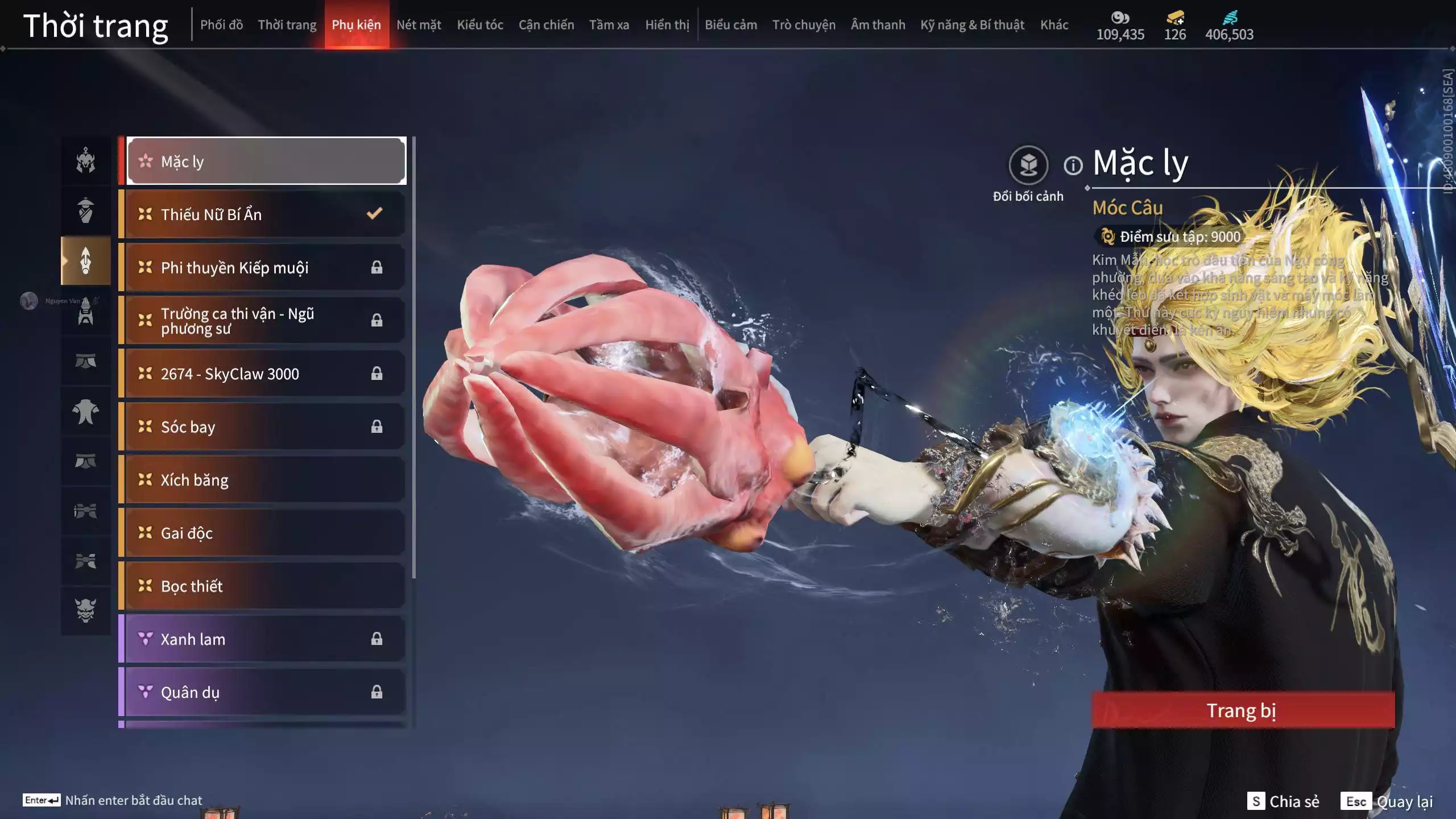Select the Bọc thiết skin
This screenshot has width=1456, height=819.
coord(265,586)
